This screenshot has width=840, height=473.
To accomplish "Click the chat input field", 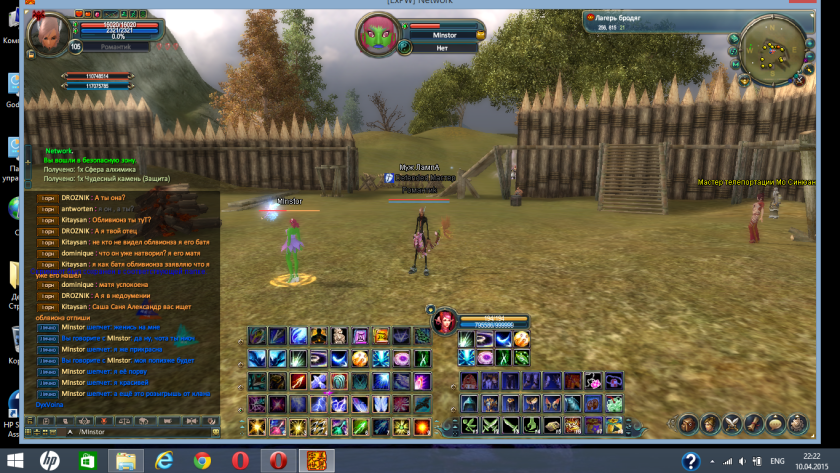I will [x=140, y=431].
